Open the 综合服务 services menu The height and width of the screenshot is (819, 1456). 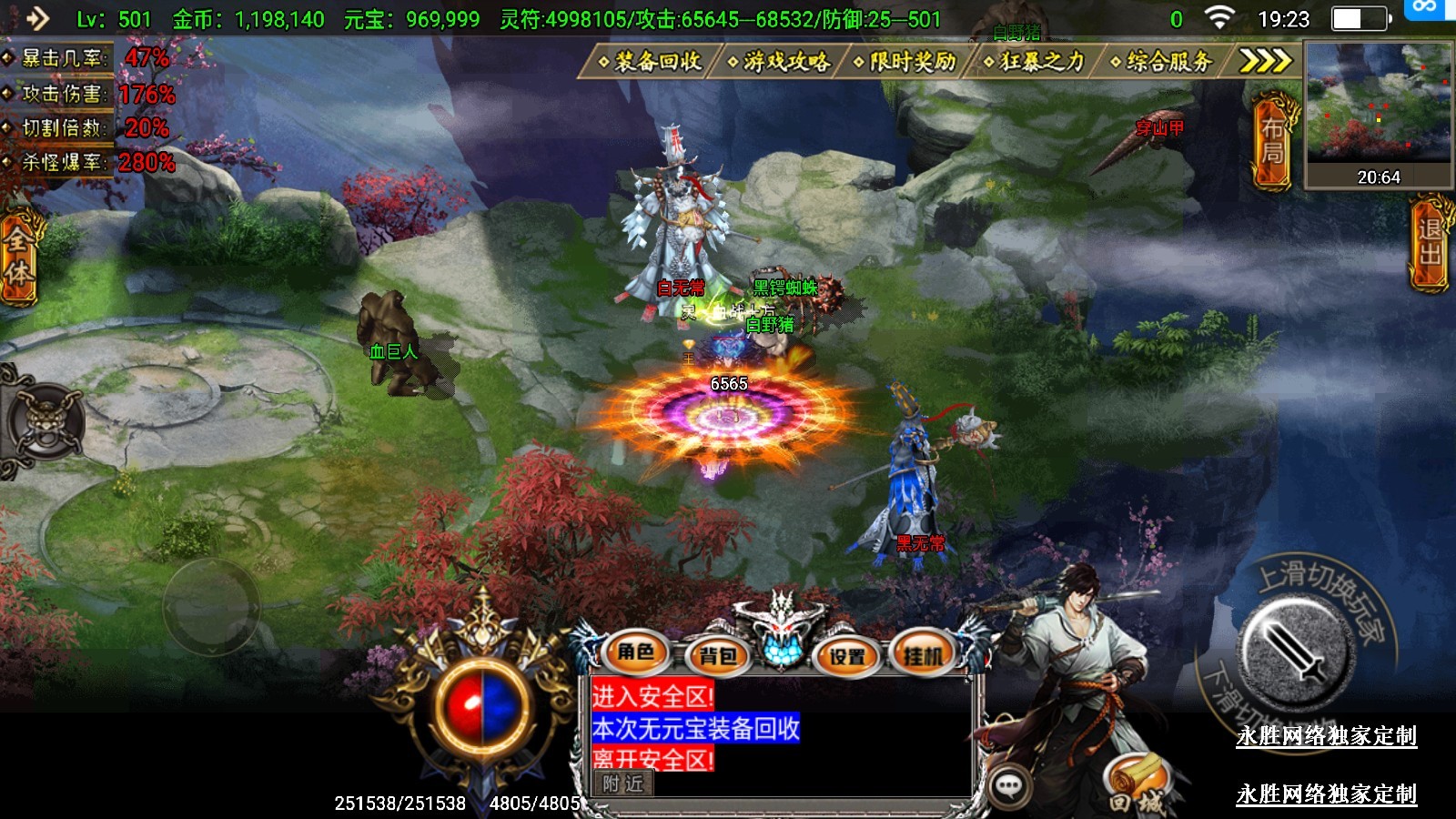point(1162,61)
